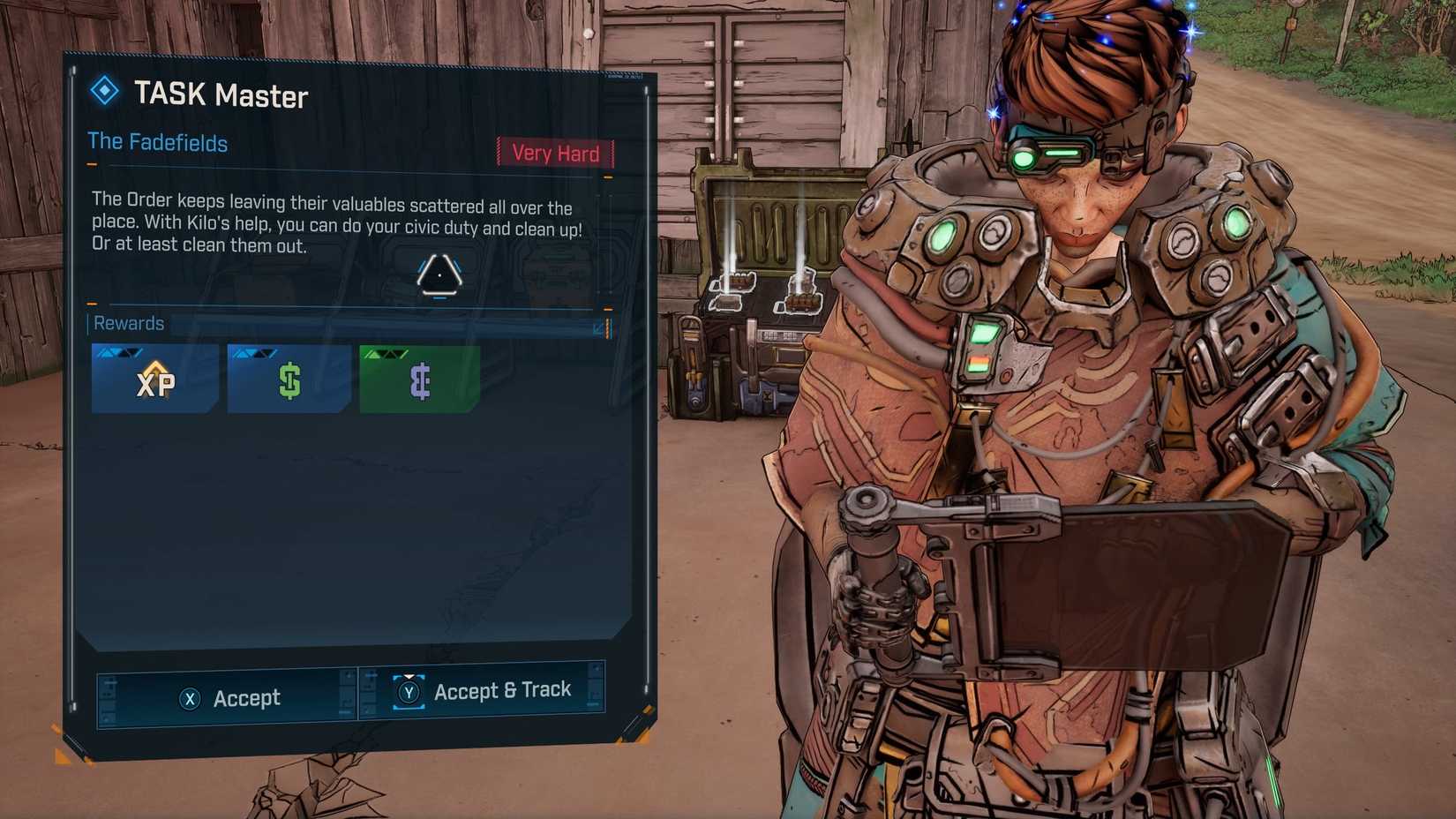
Task: Toggle selection of the cash reward card
Action: tap(289, 379)
